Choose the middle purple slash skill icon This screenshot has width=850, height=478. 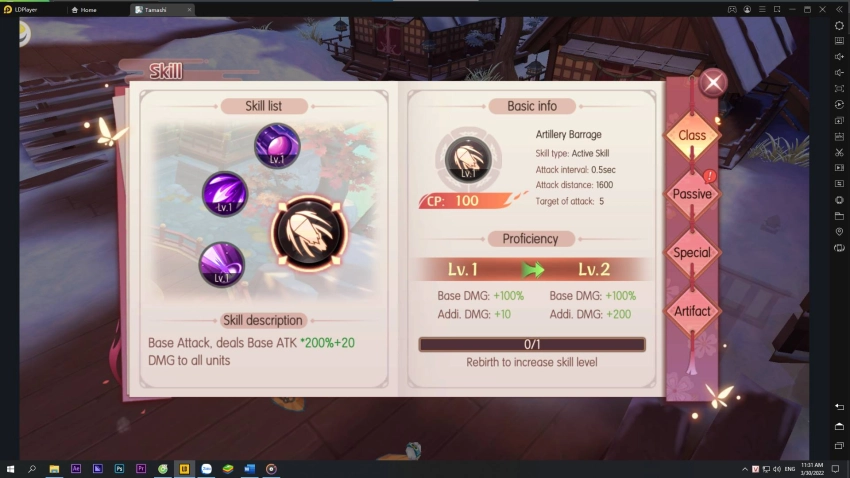[226, 194]
